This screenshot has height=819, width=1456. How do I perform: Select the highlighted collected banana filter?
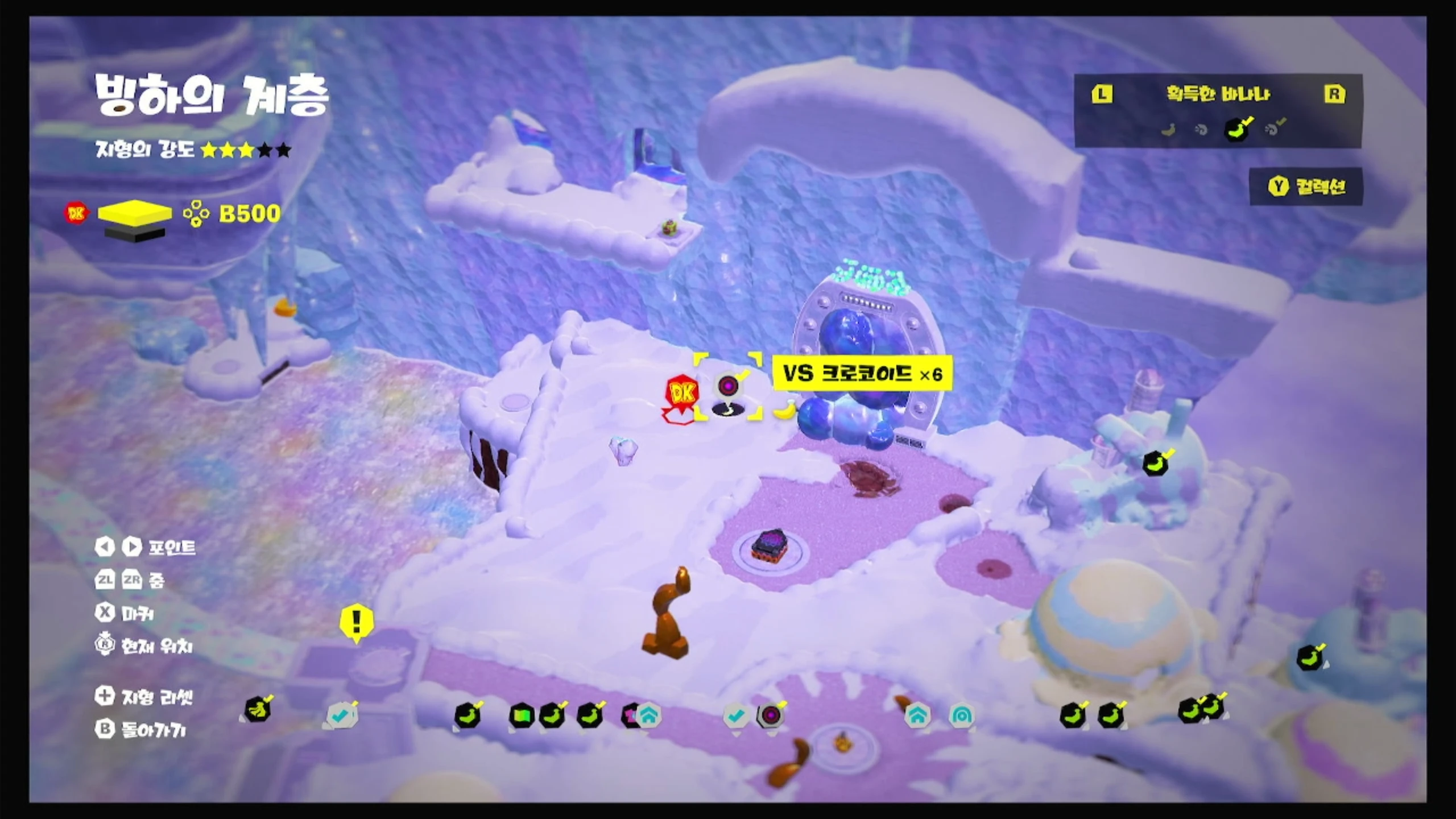tap(1238, 129)
